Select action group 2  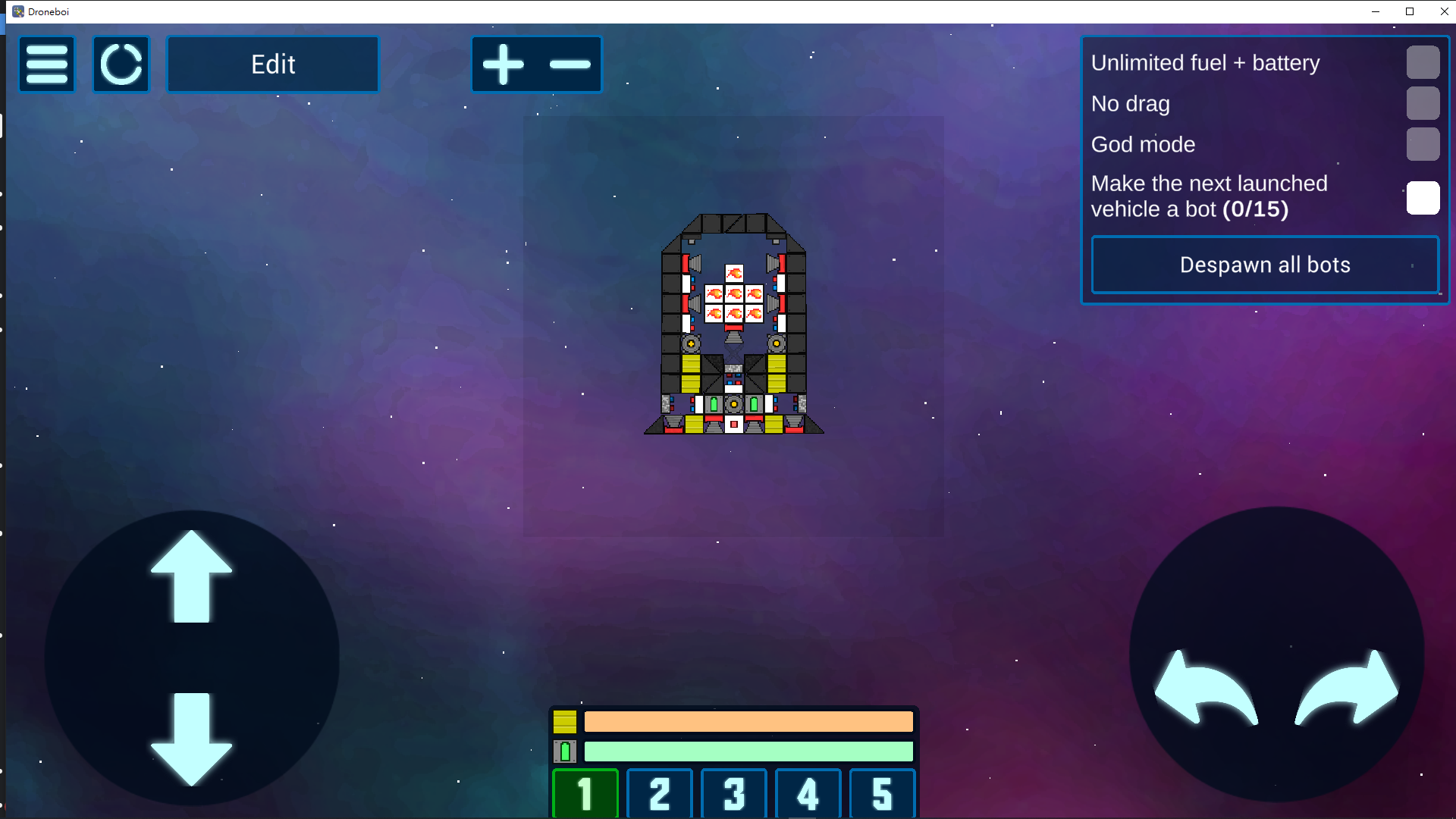tap(660, 793)
